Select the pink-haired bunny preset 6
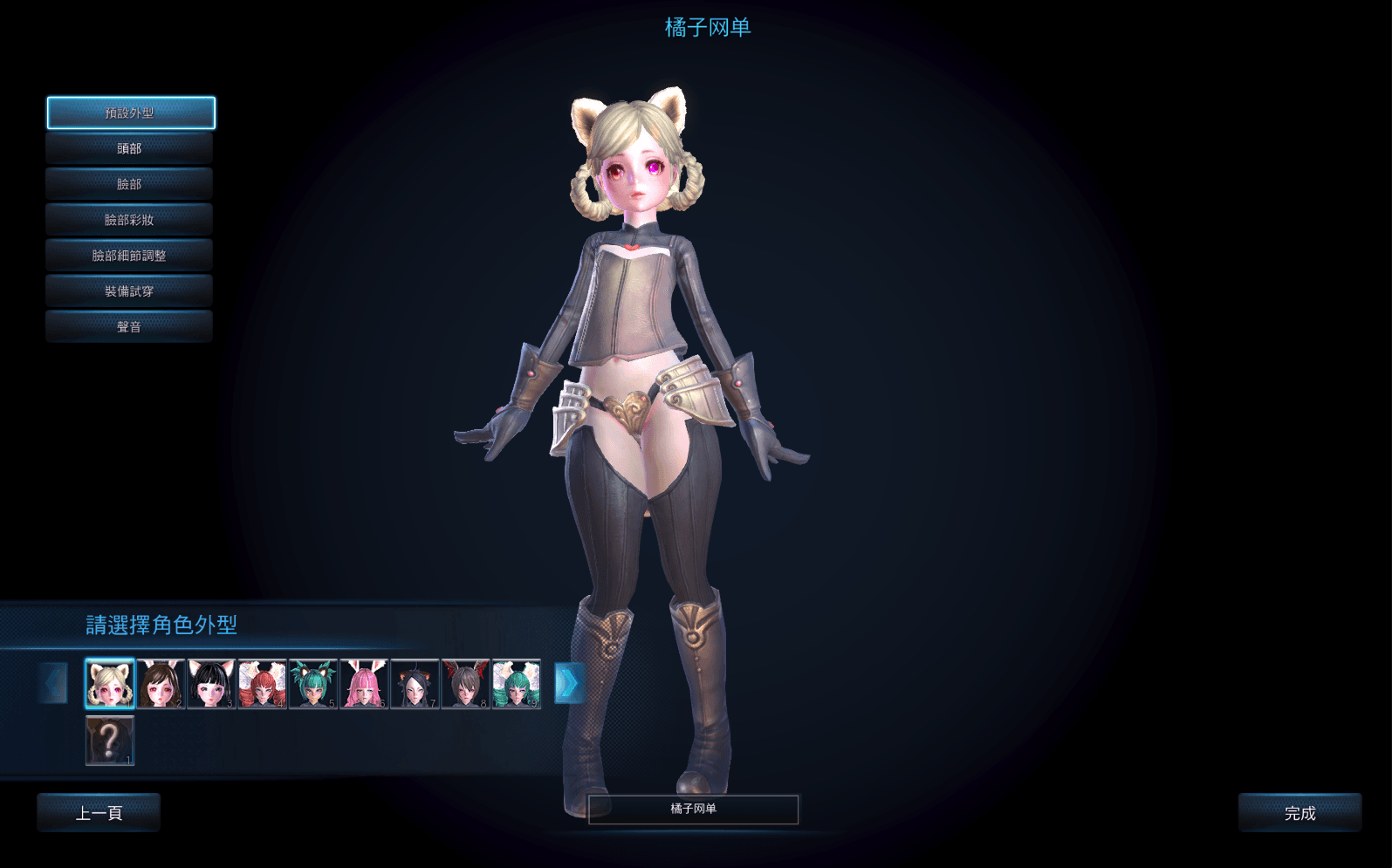This screenshot has height=868, width=1392. (364, 683)
